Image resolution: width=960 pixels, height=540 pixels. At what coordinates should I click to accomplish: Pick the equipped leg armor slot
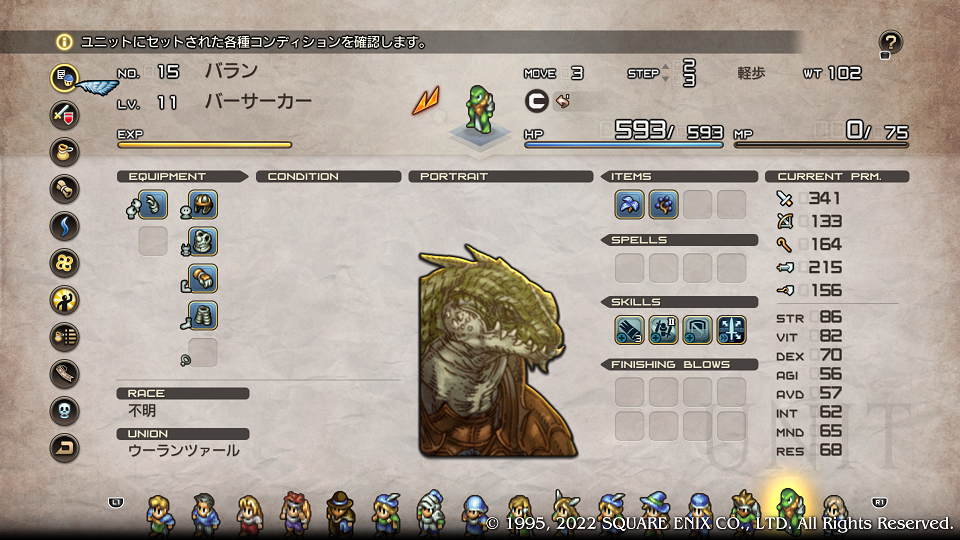pyautogui.click(x=203, y=315)
